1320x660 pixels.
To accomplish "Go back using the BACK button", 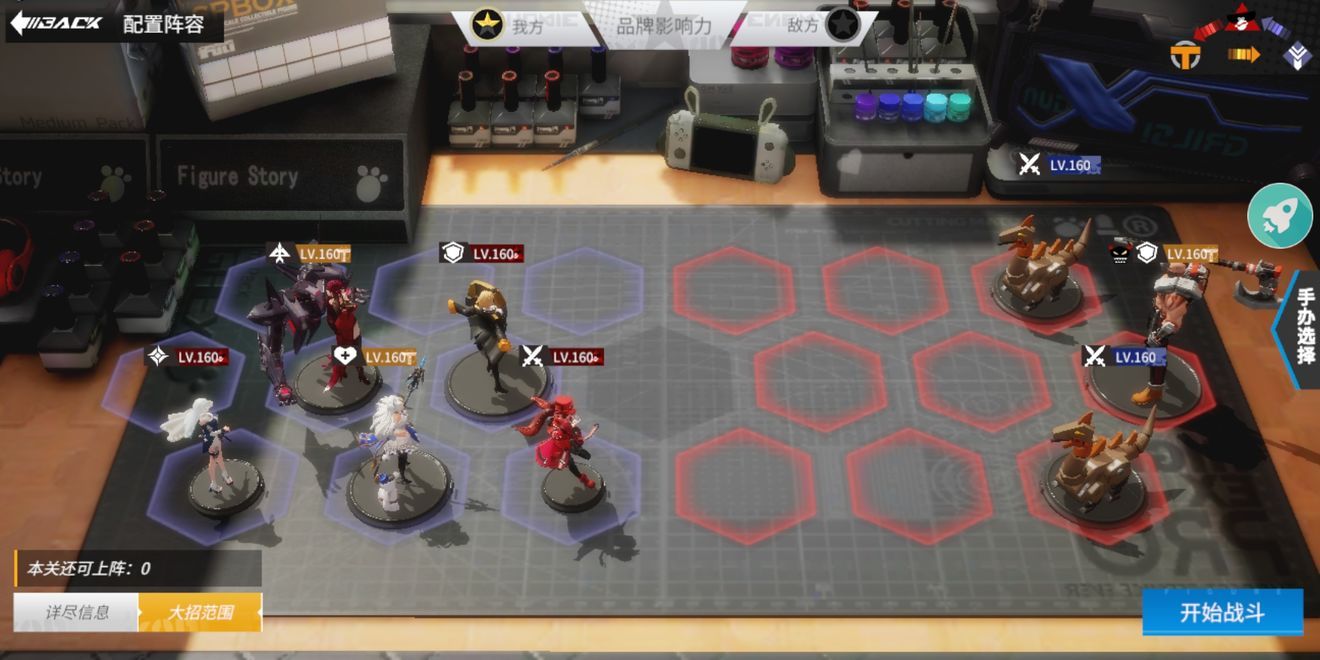I will pos(58,22).
